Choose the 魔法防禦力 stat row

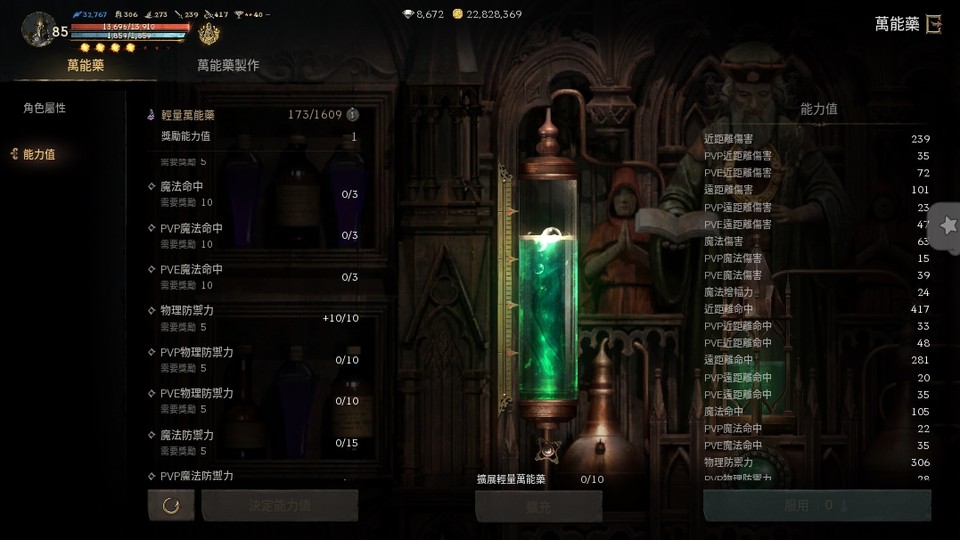(255, 443)
